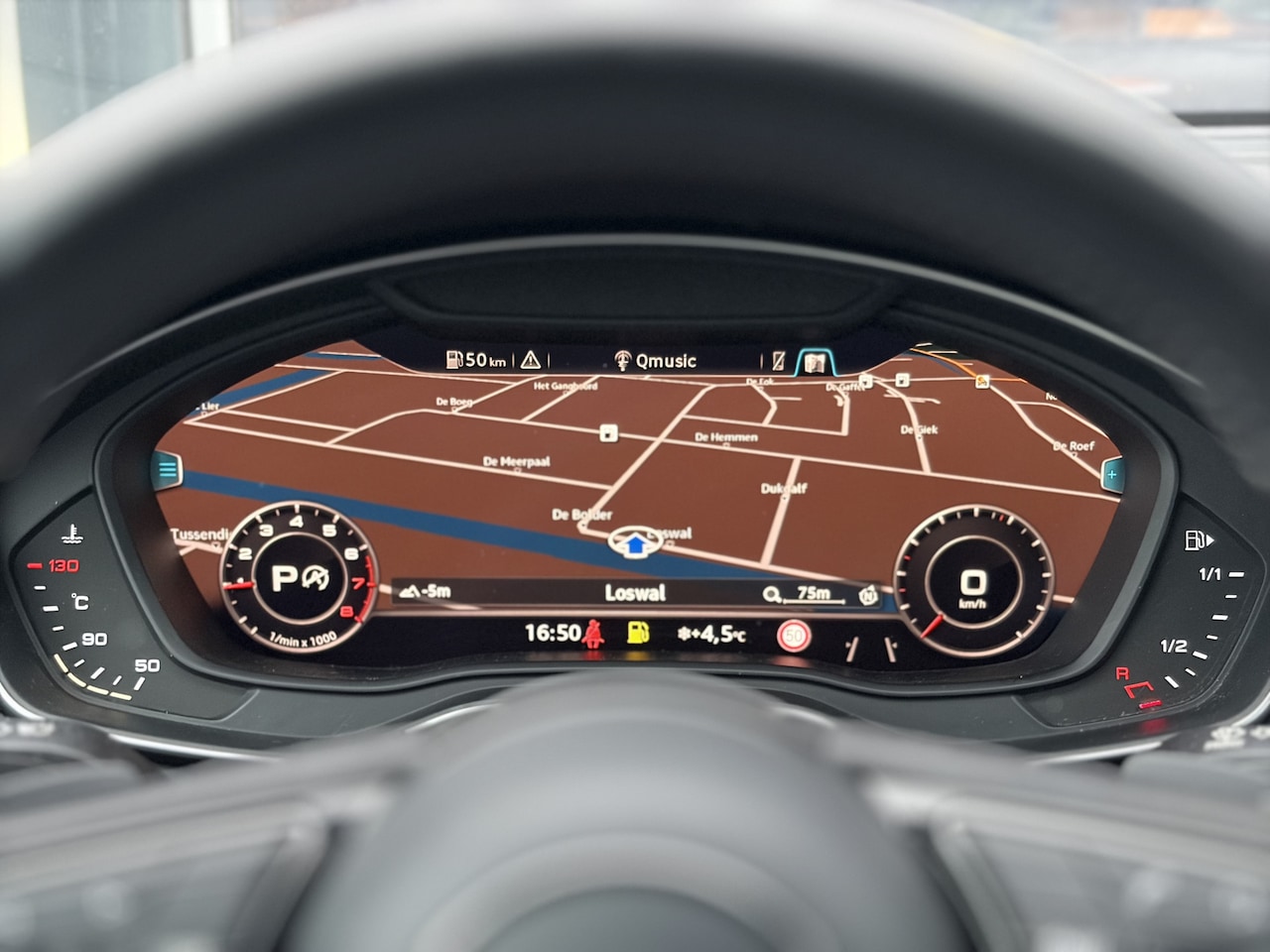
Task: Open the left hamburger menu tab
Action: (167, 471)
